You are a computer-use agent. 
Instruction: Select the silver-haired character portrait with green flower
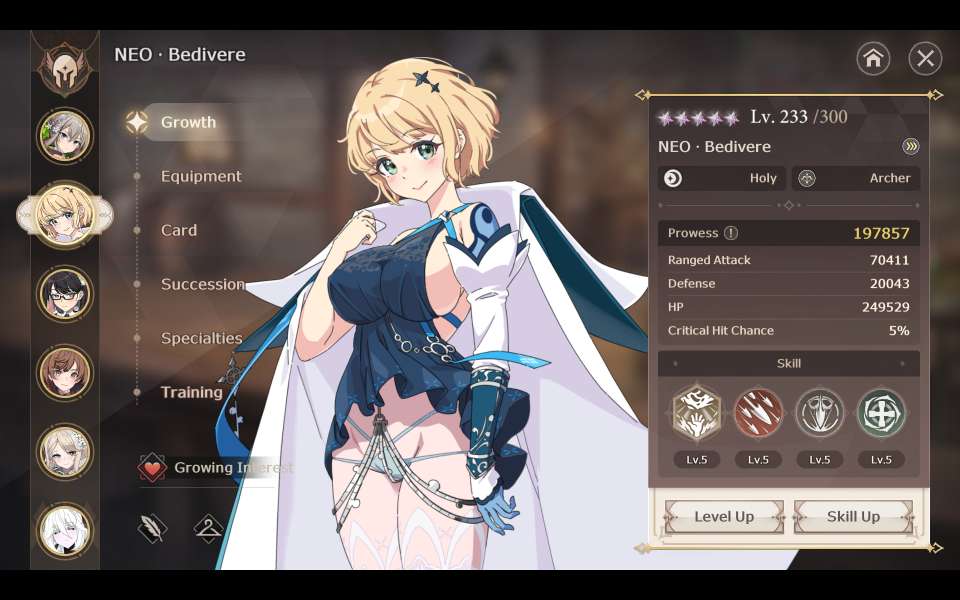tap(65, 136)
